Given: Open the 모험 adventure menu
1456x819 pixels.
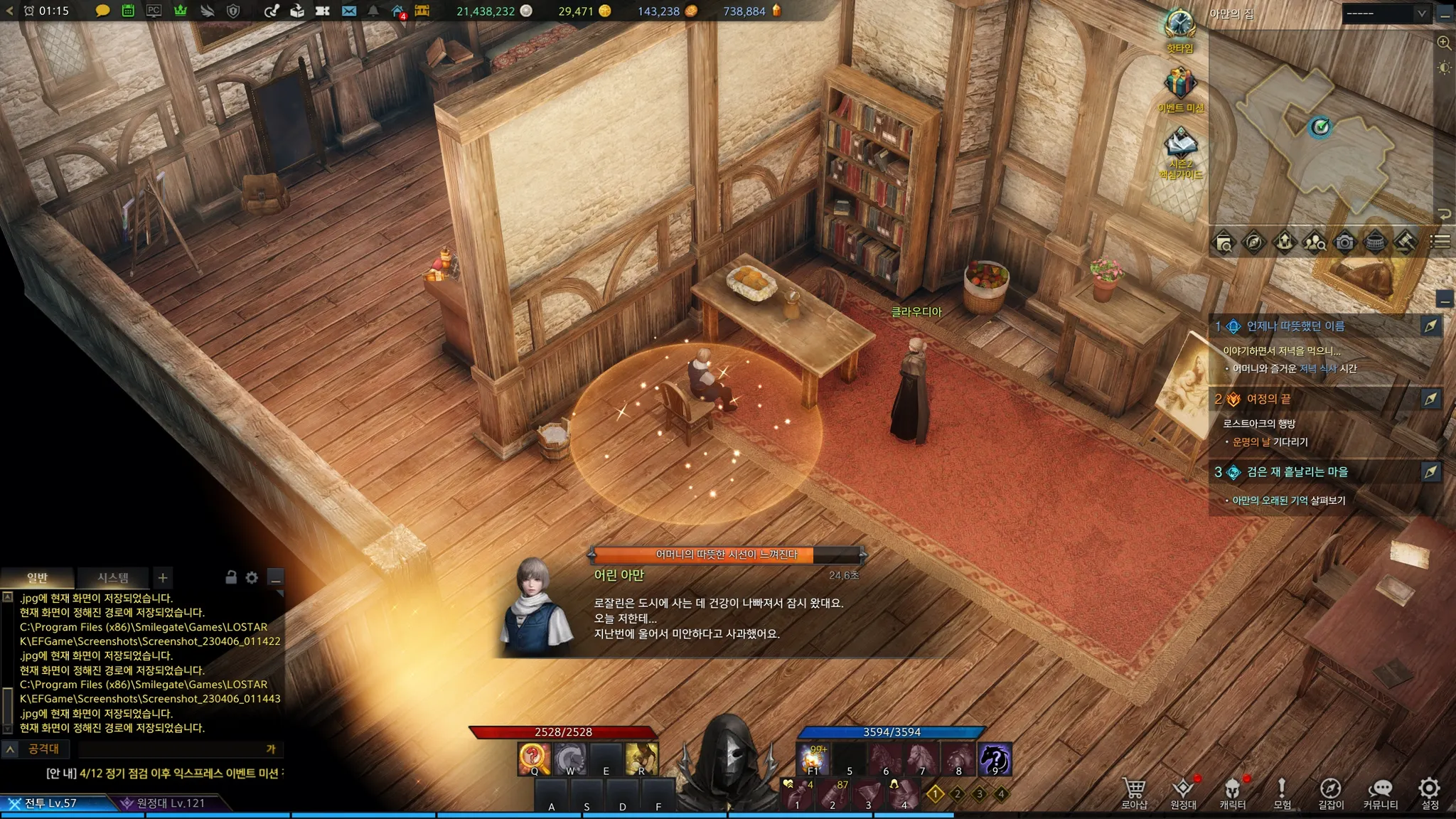Looking at the screenshot, I should [x=1282, y=793].
